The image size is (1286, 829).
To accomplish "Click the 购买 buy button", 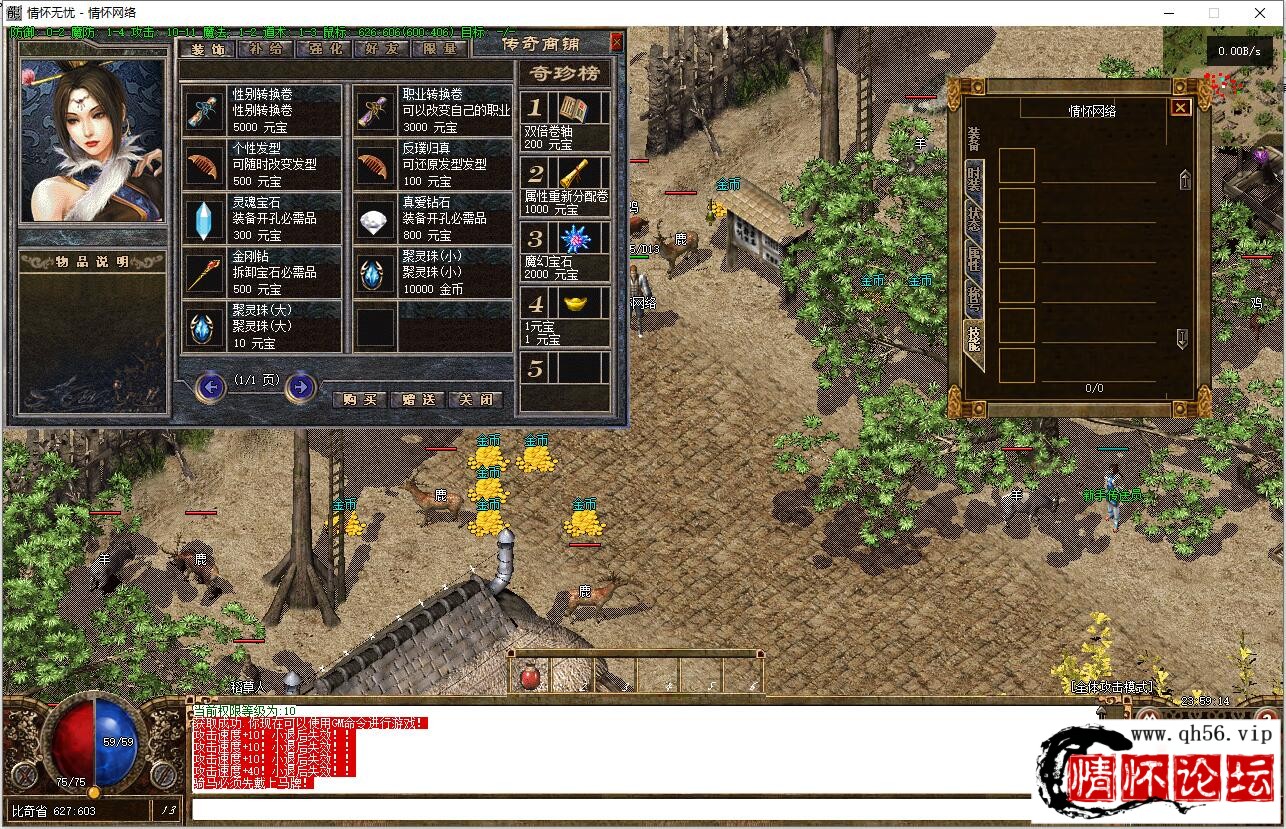I will (x=358, y=399).
